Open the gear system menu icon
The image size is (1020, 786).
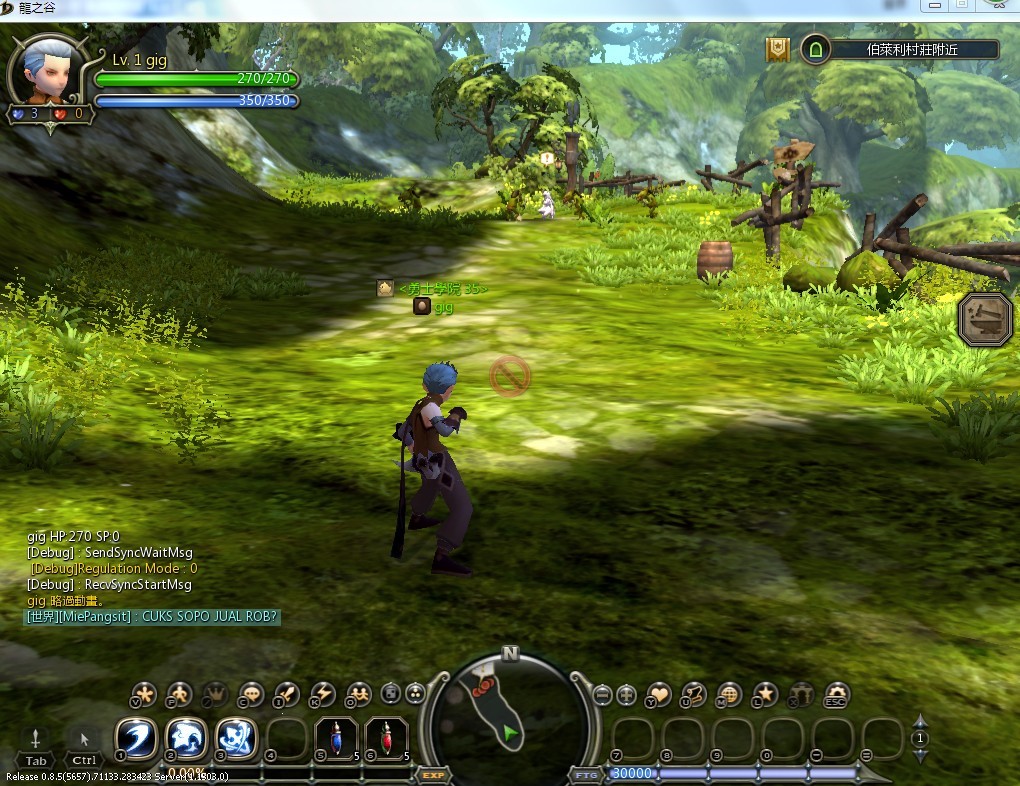(x=836, y=694)
